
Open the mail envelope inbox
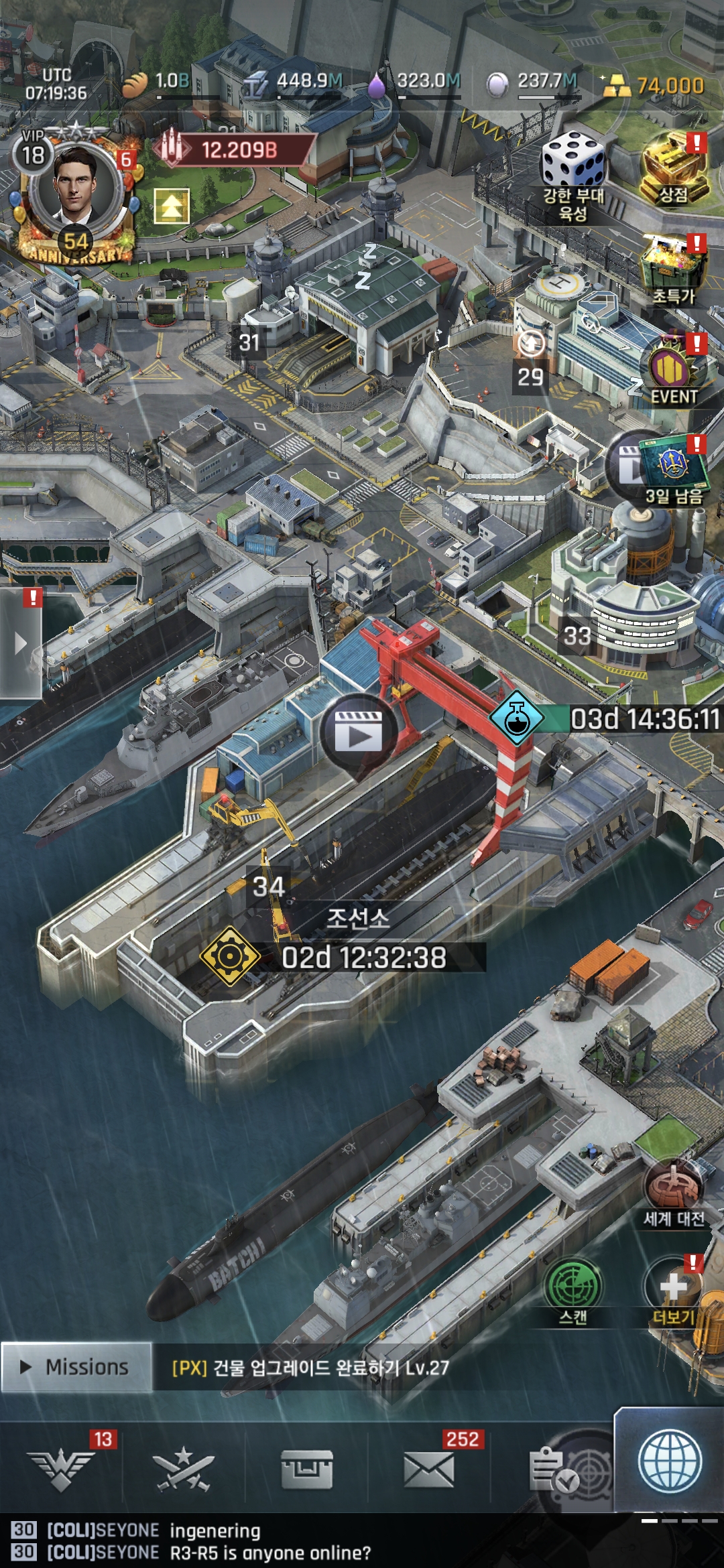click(x=429, y=1469)
